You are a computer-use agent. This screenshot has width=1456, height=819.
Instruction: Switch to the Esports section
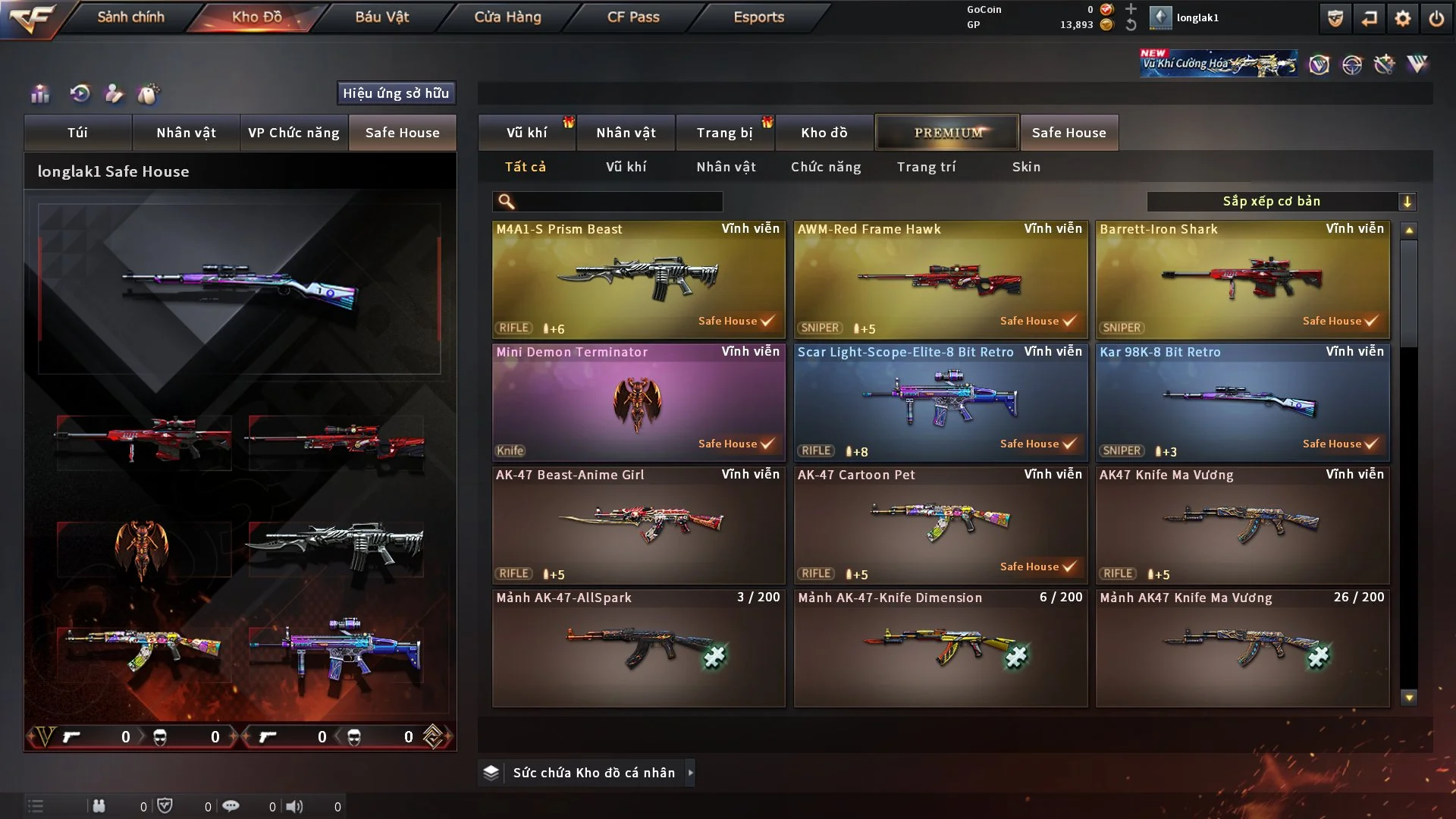tap(758, 17)
